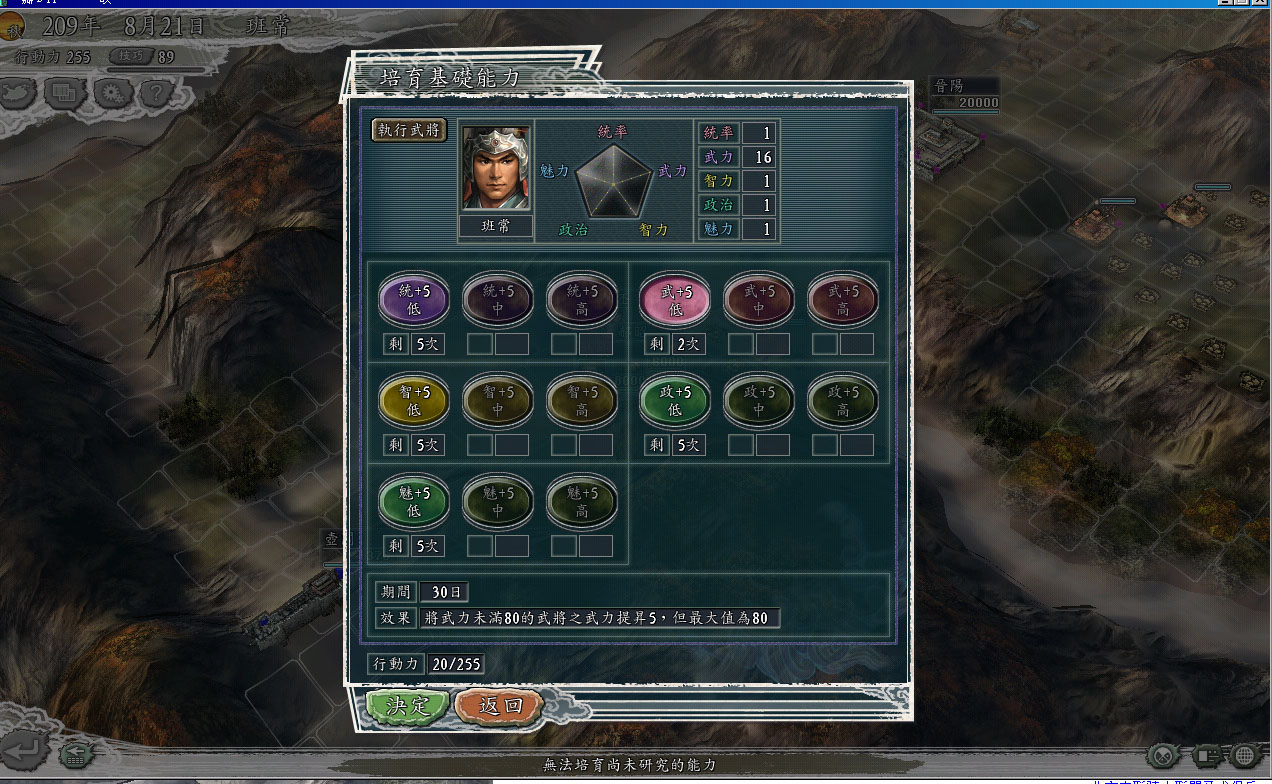Click the dimmed 智+5 高 option
This screenshot has width=1272, height=784.
582,400
